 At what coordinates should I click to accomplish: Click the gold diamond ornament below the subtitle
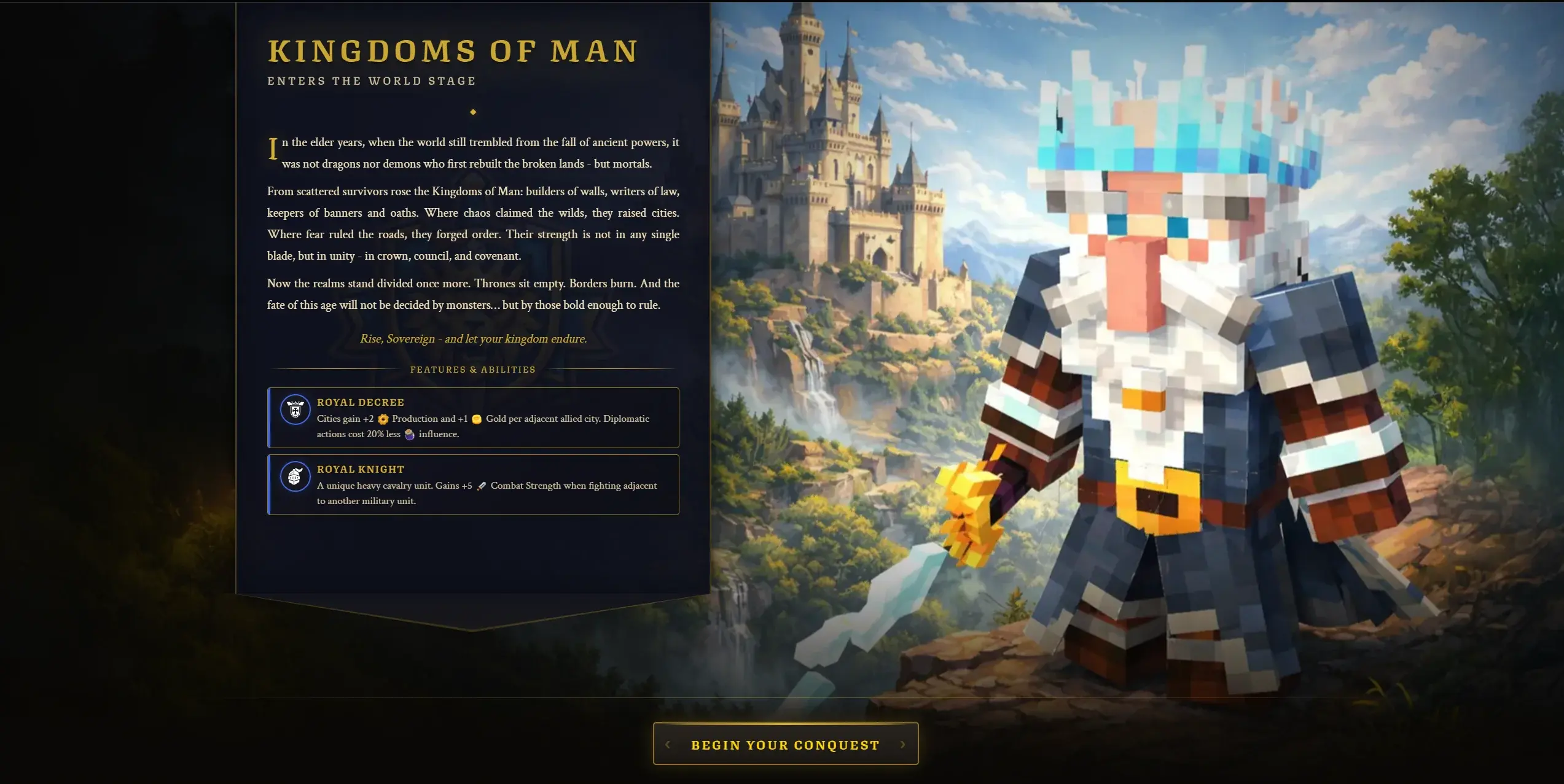pos(472,112)
